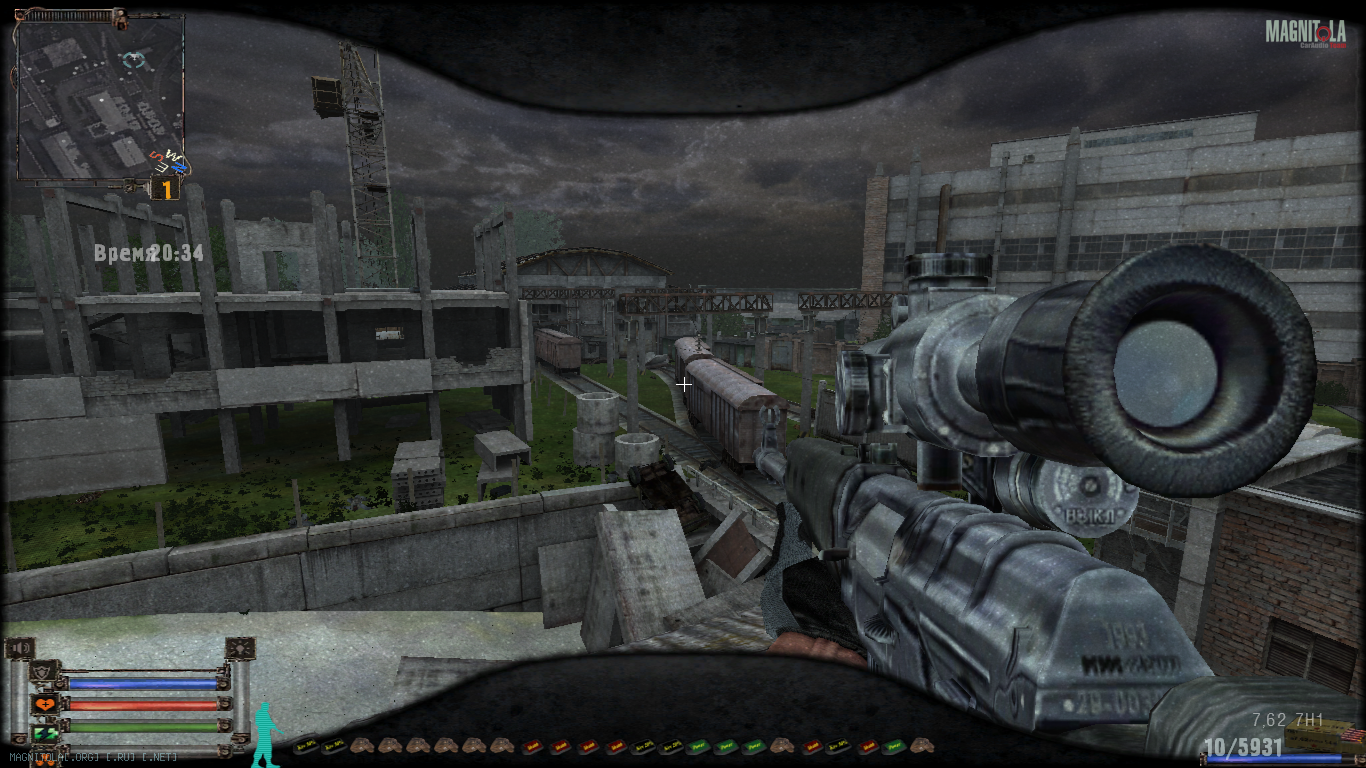Open the Magnitola watermark logo
The image size is (1366, 768).
(x=1305, y=33)
